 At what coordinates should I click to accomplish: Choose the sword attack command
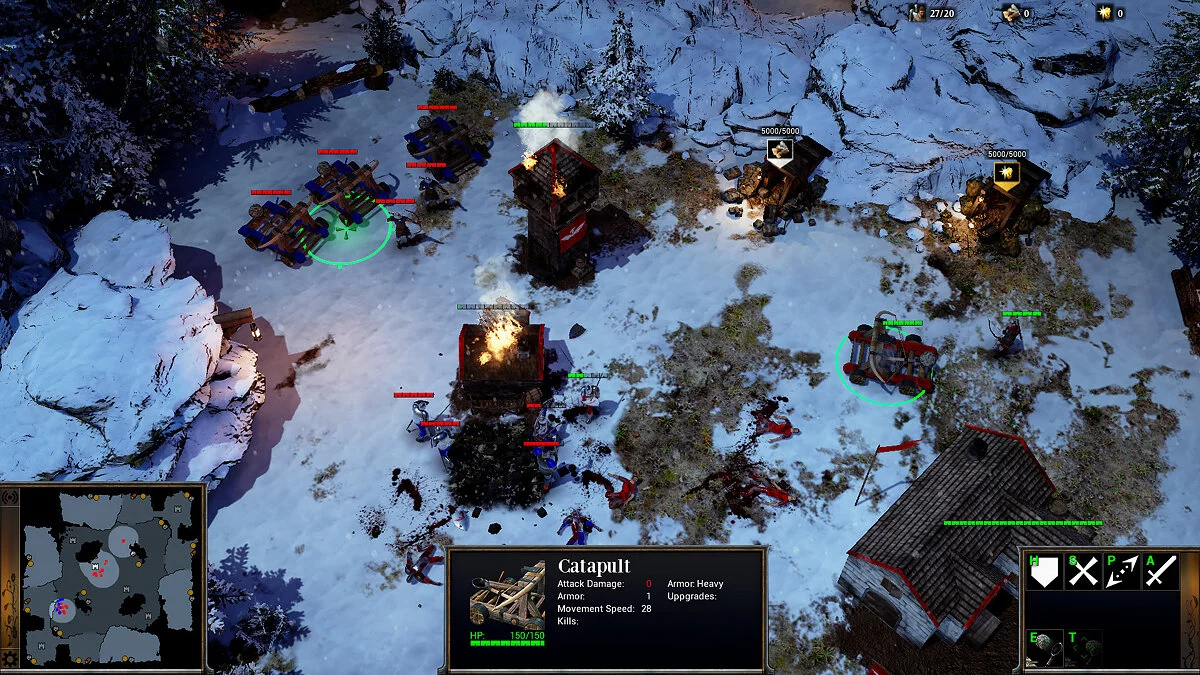coord(1160,572)
